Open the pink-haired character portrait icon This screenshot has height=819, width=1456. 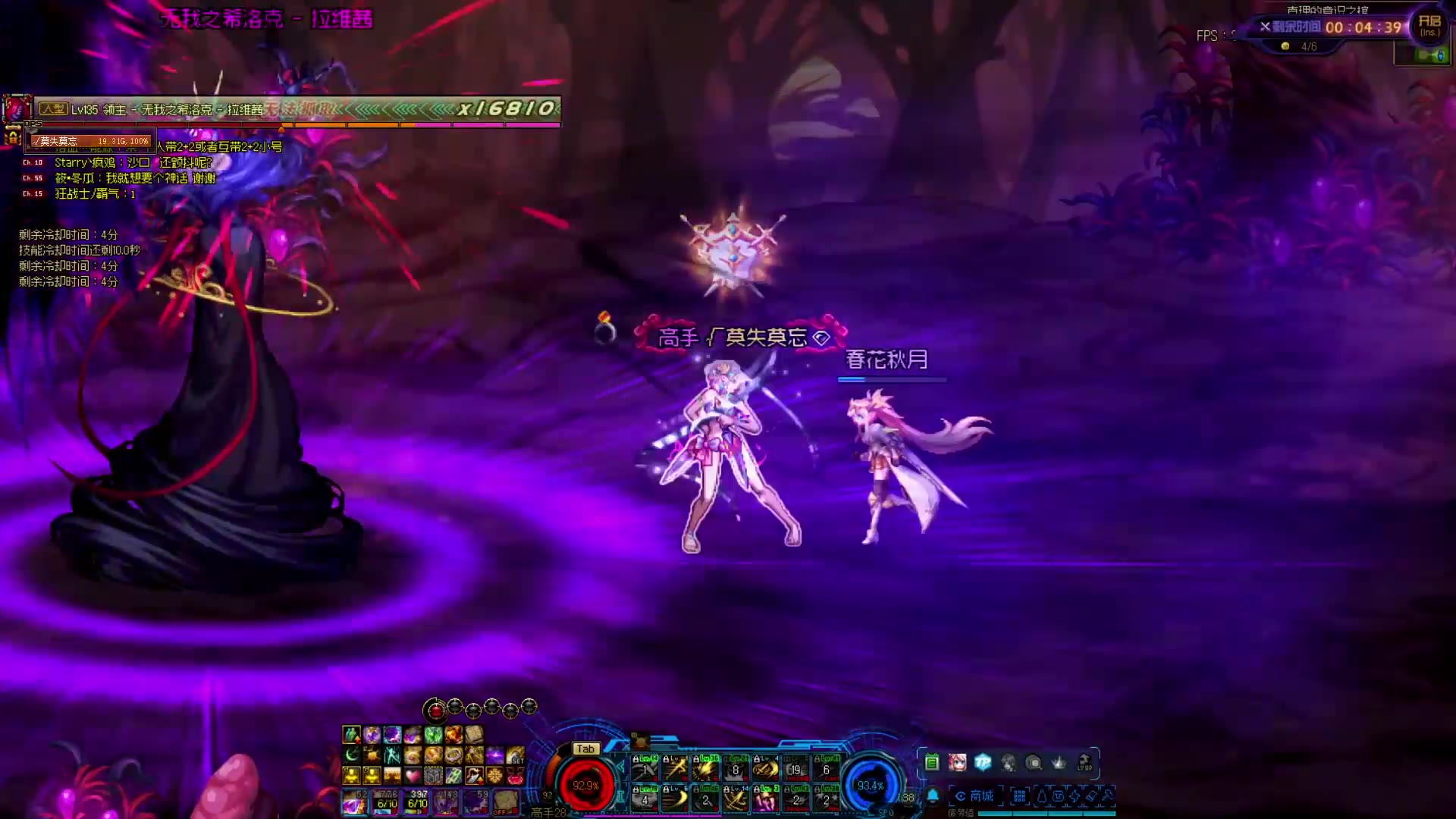957,763
